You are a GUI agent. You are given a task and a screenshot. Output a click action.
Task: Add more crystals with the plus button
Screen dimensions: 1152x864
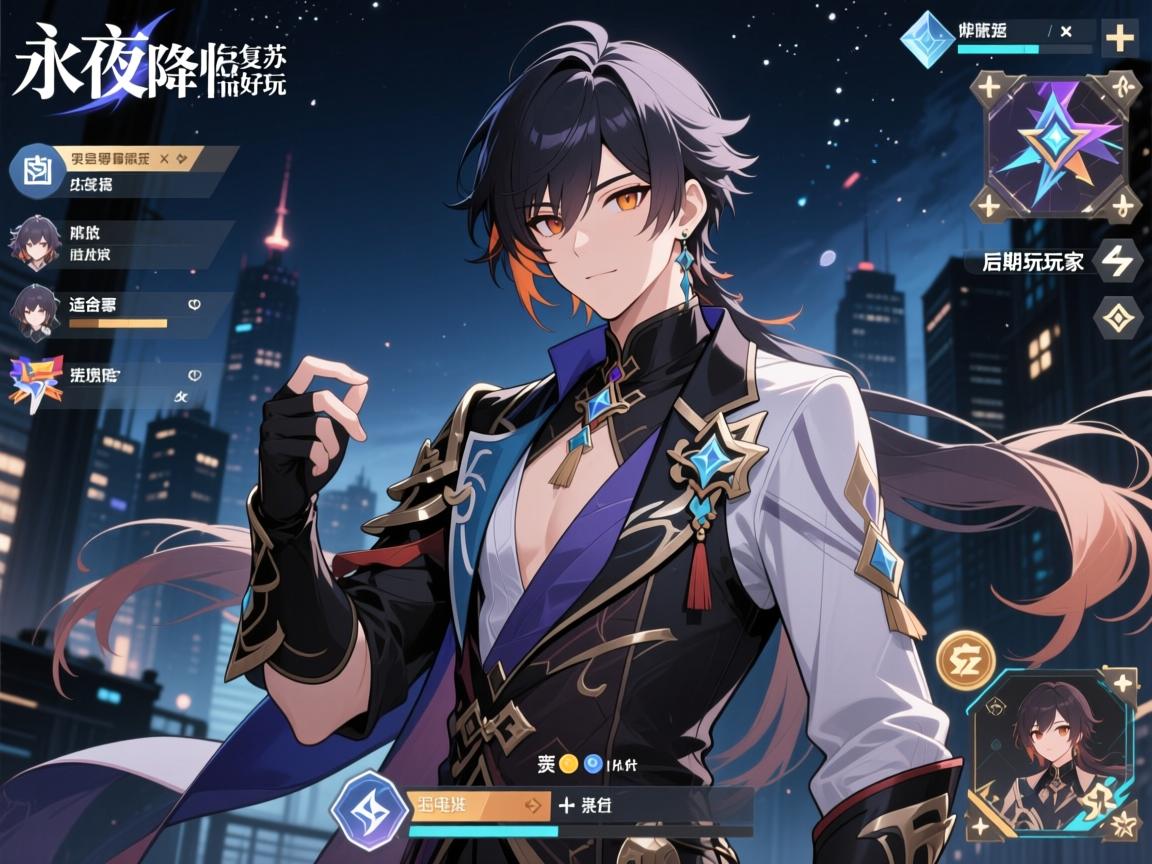coord(1119,39)
